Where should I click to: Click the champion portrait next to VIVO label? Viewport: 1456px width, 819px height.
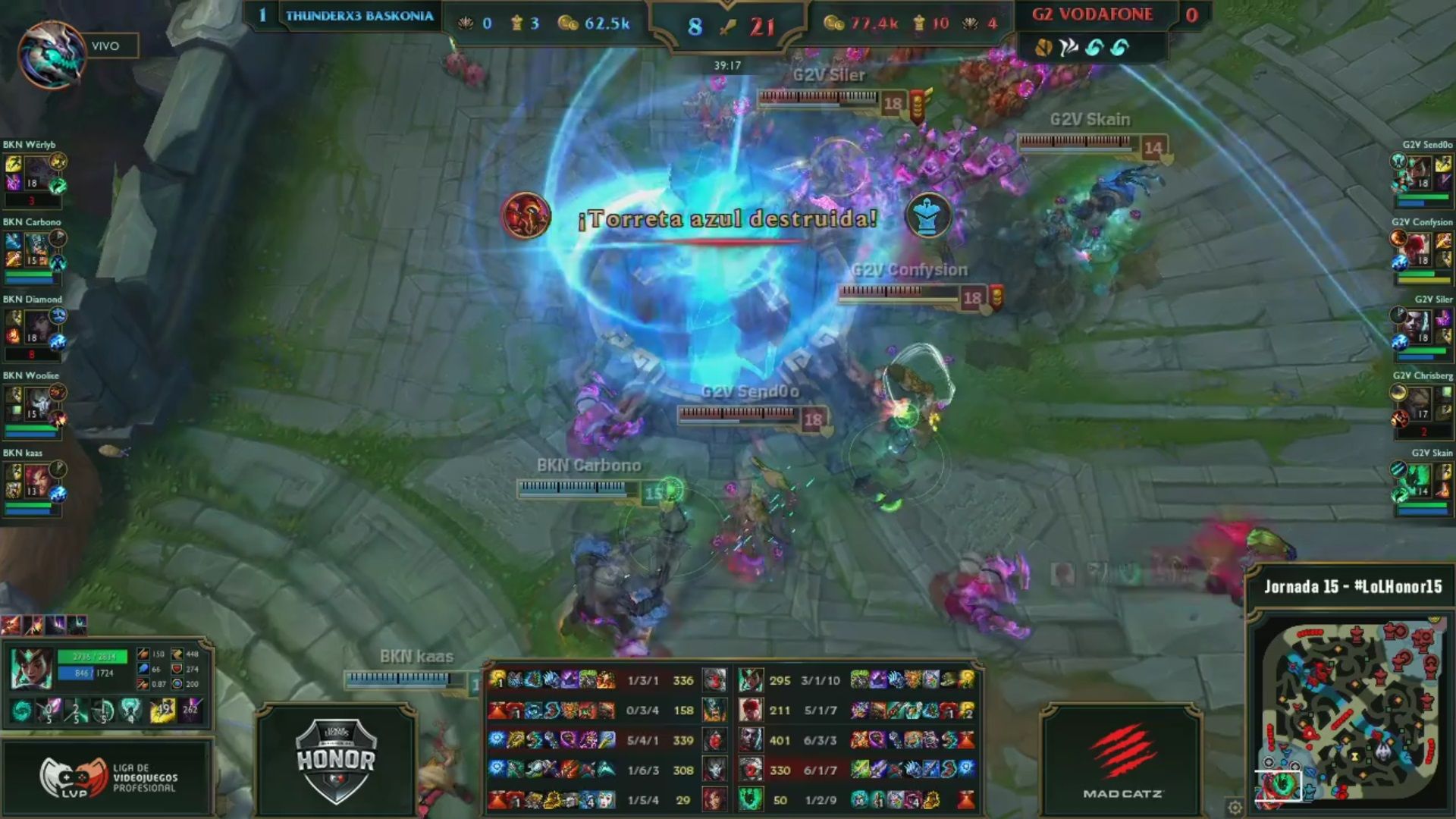(x=52, y=55)
